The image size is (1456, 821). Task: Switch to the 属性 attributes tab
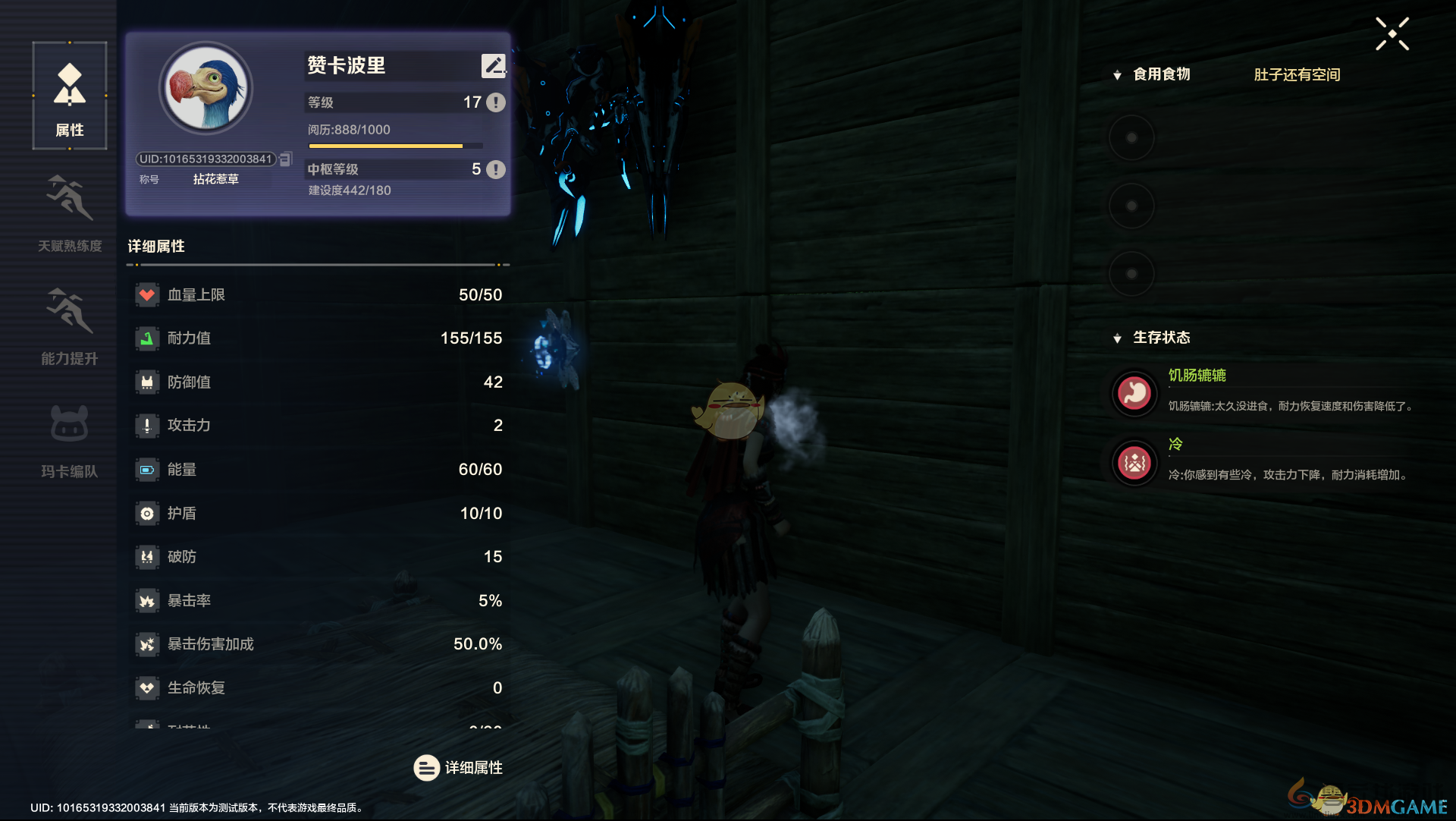pyautogui.click(x=70, y=96)
